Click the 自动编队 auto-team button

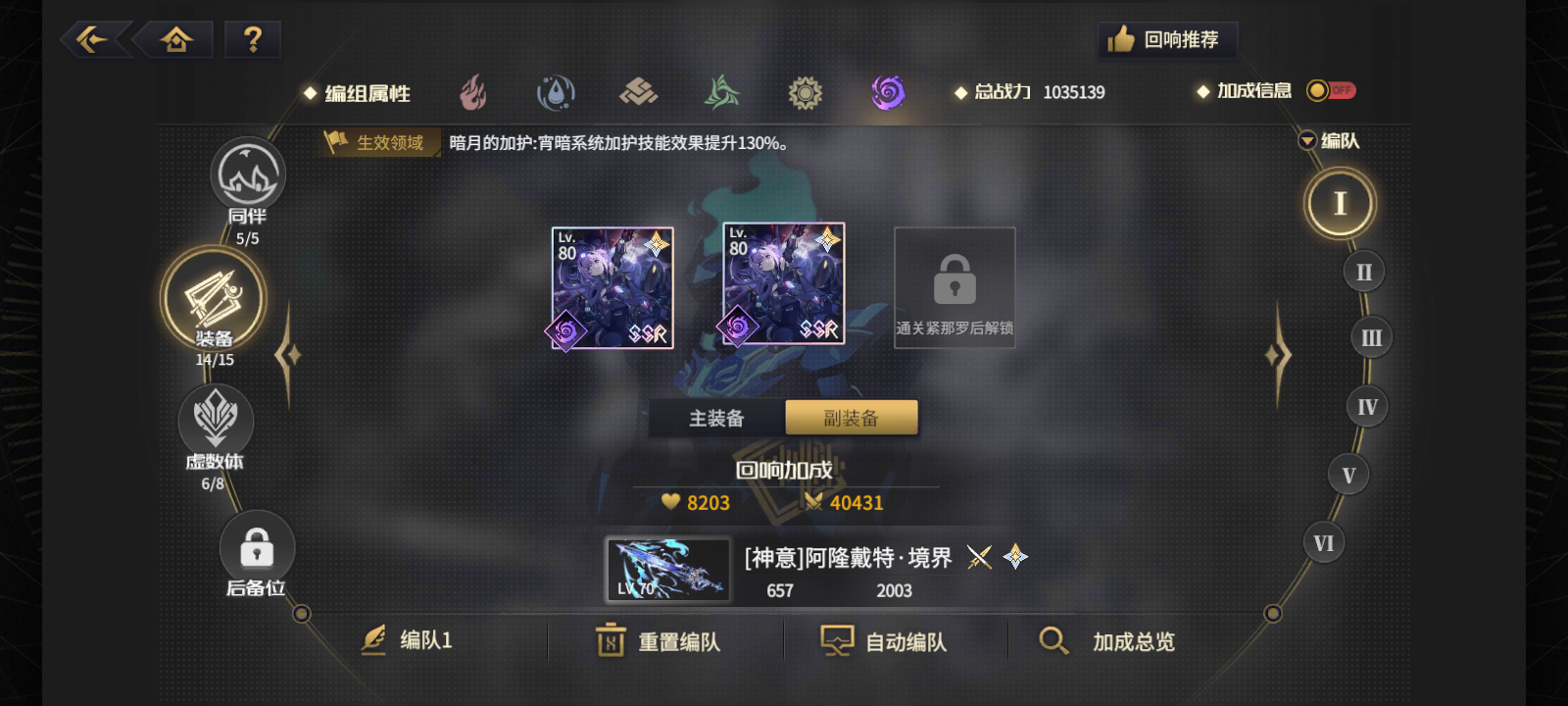pyautogui.click(x=883, y=640)
